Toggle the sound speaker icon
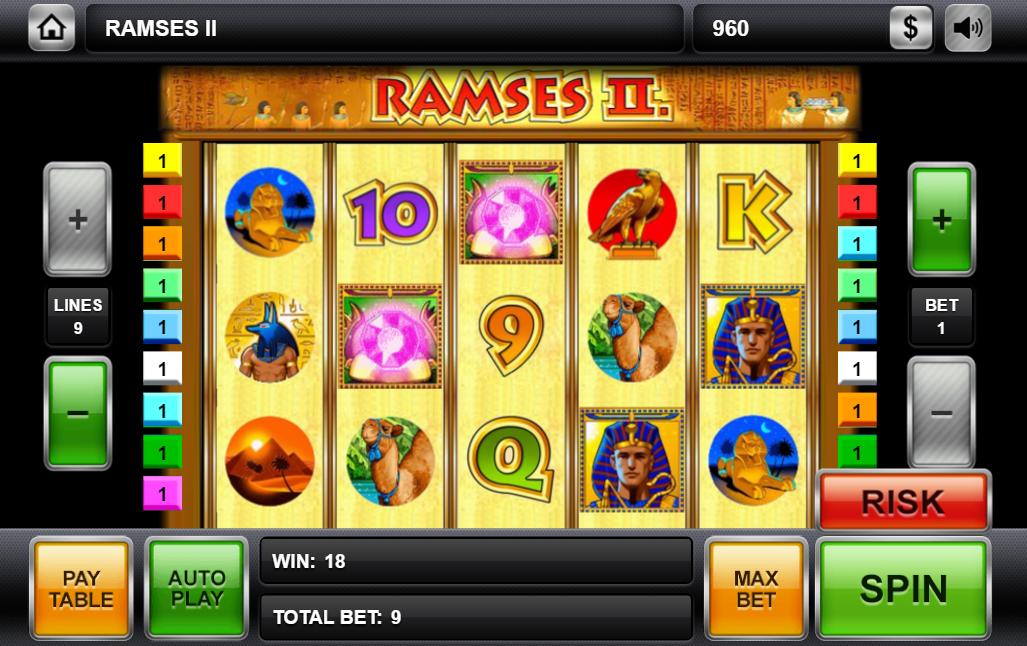The height and width of the screenshot is (646, 1027). click(x=967, y=28)
